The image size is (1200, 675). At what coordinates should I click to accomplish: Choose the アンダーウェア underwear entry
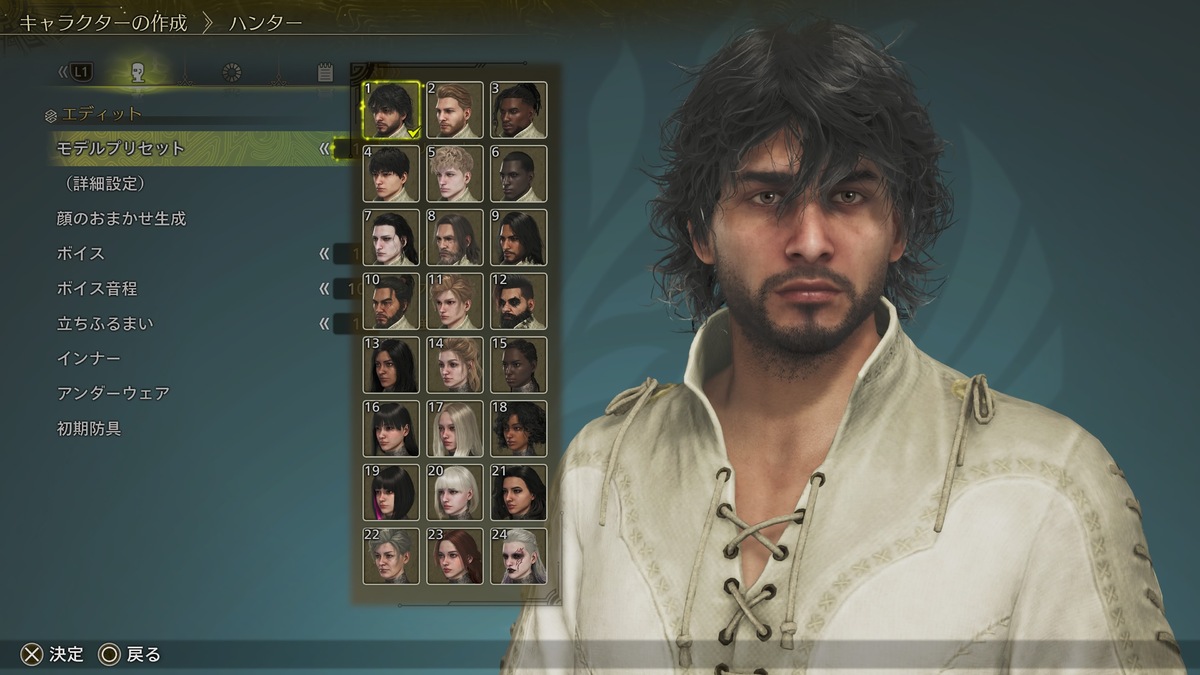tap(113, 393)
